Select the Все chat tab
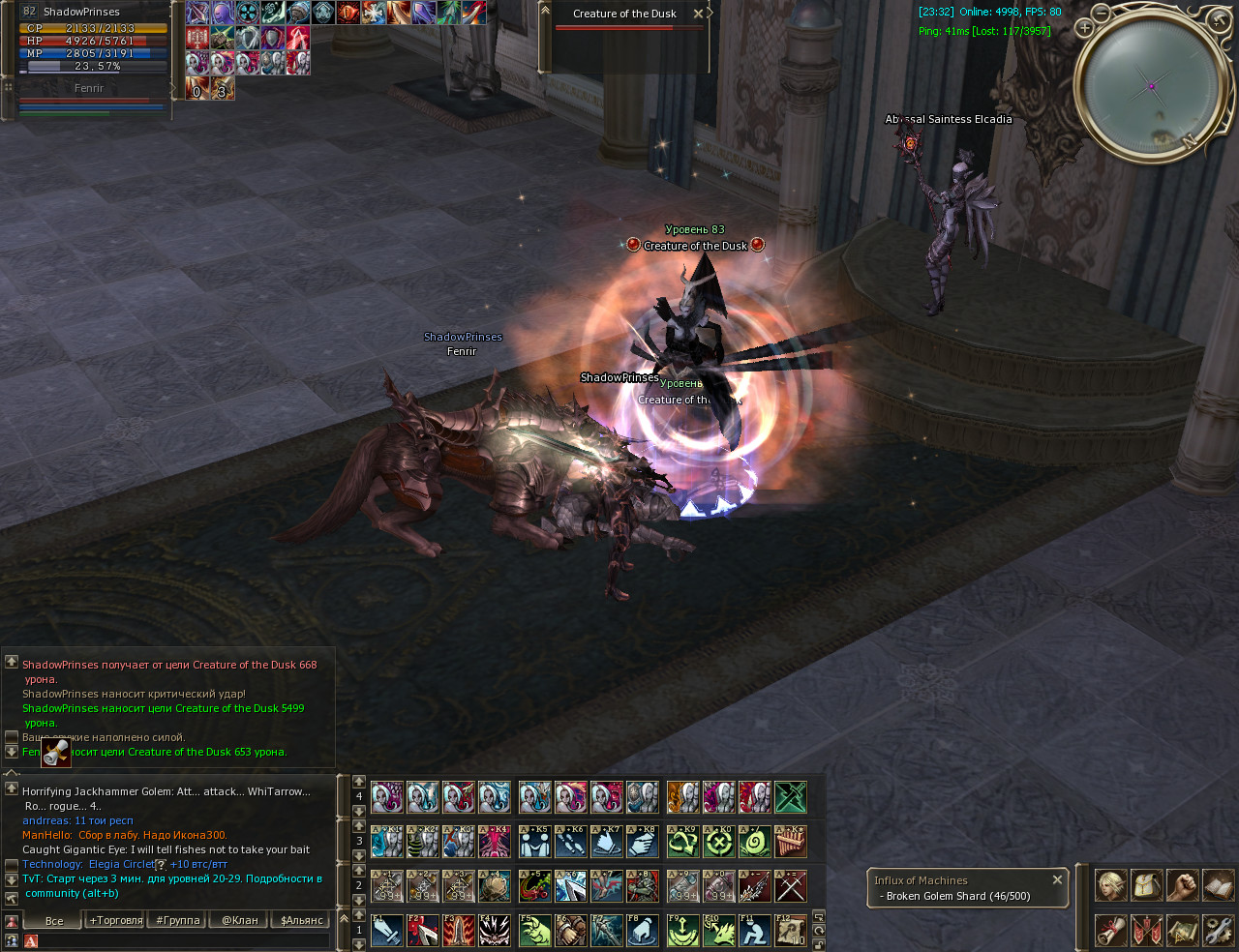 (x=54, y=920)
